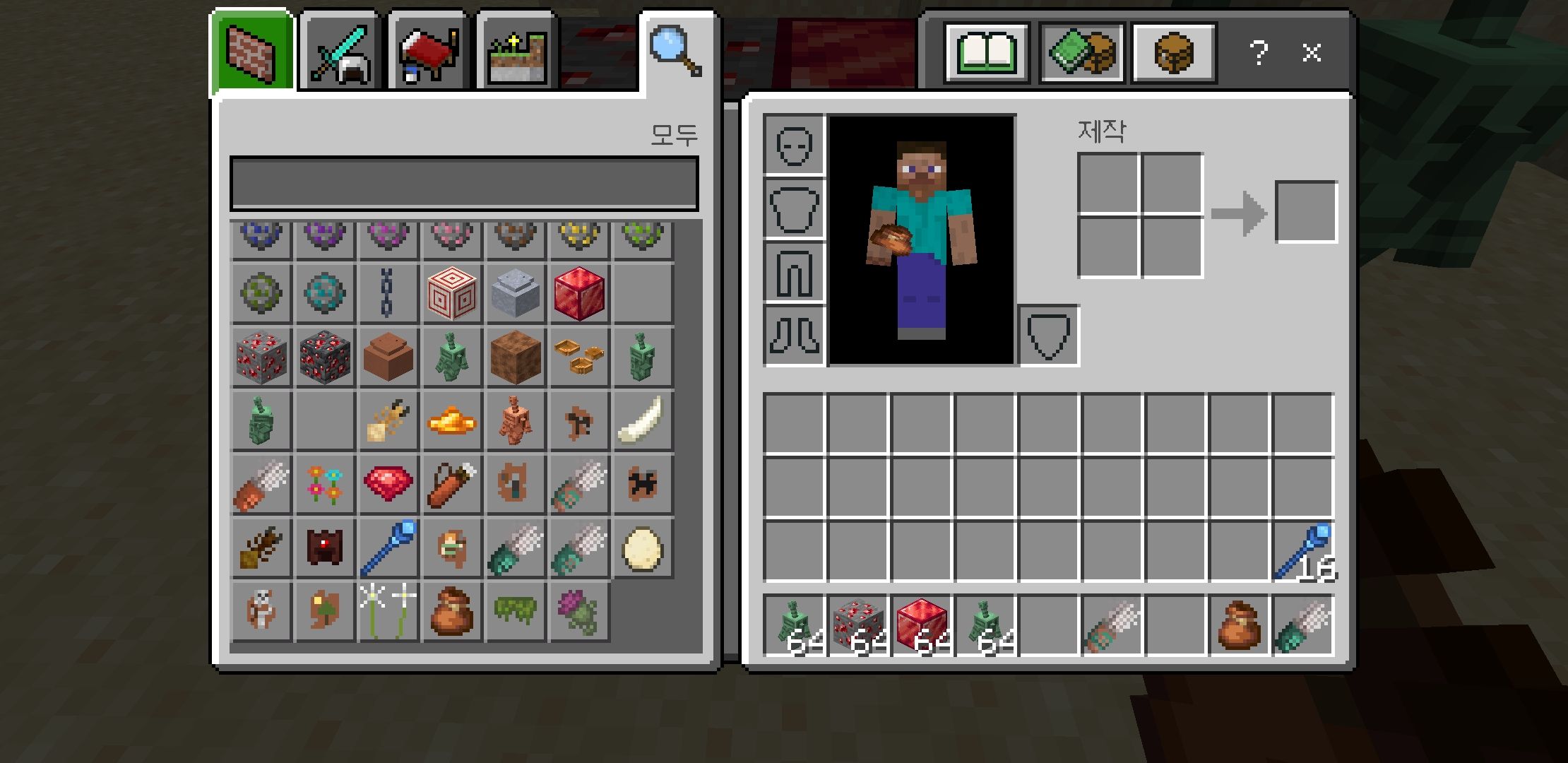Screen dimensions: 1568x763
Task: Show the creative inventory layout with chest and emerald
Action: click(1081, 53)
